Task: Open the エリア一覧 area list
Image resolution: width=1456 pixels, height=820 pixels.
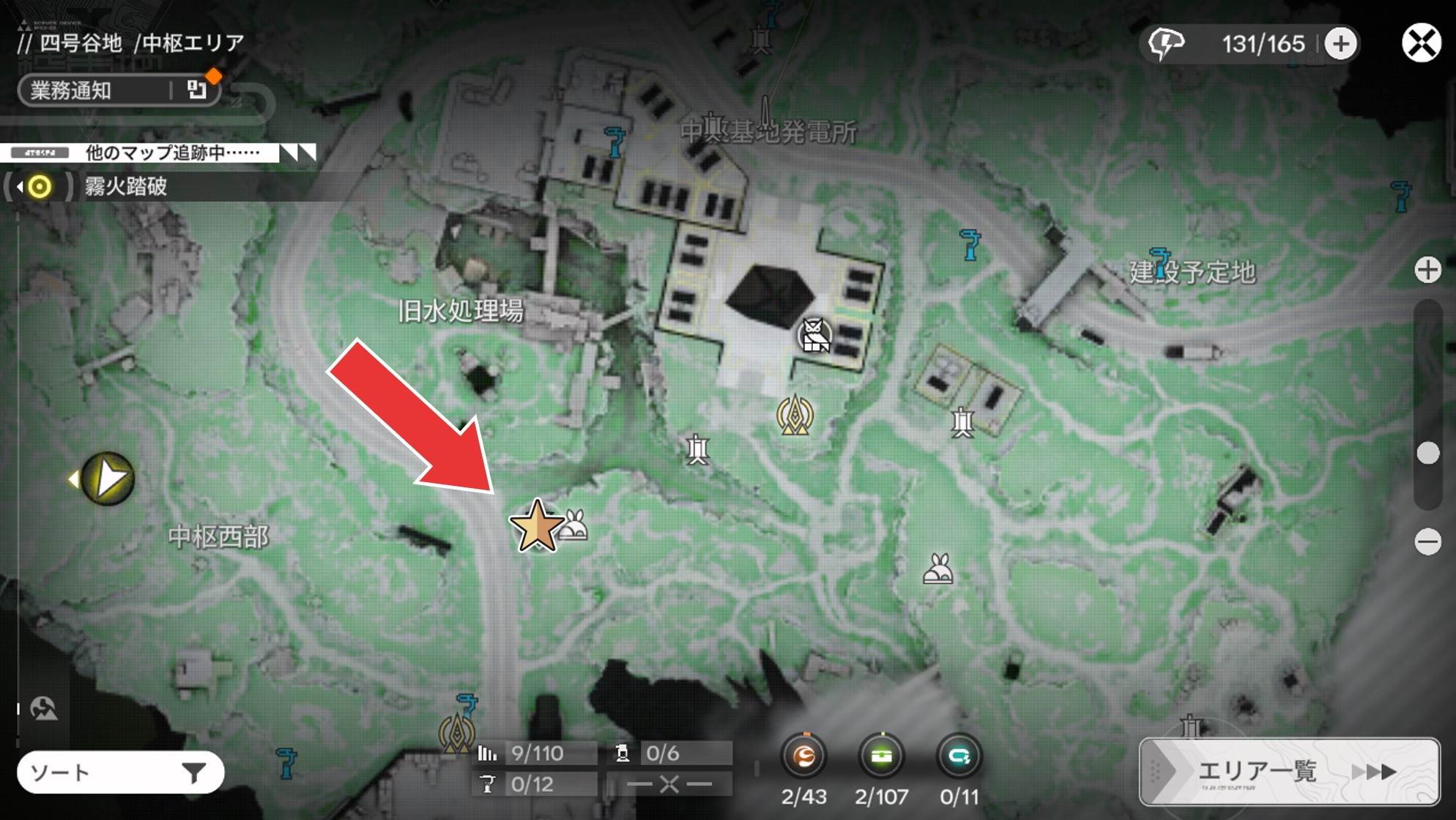Action: tap(1289, 772)
